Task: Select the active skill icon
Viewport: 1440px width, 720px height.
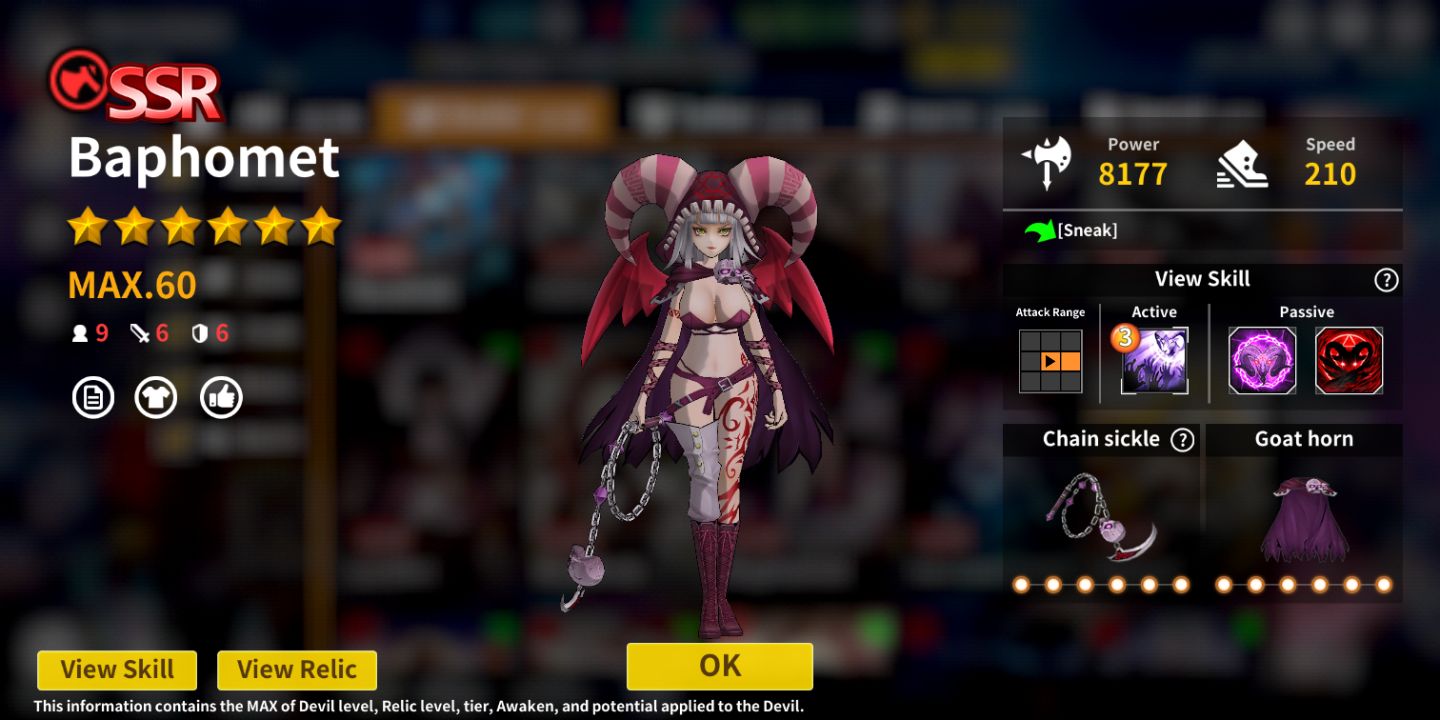Action: click(1154, 360)
